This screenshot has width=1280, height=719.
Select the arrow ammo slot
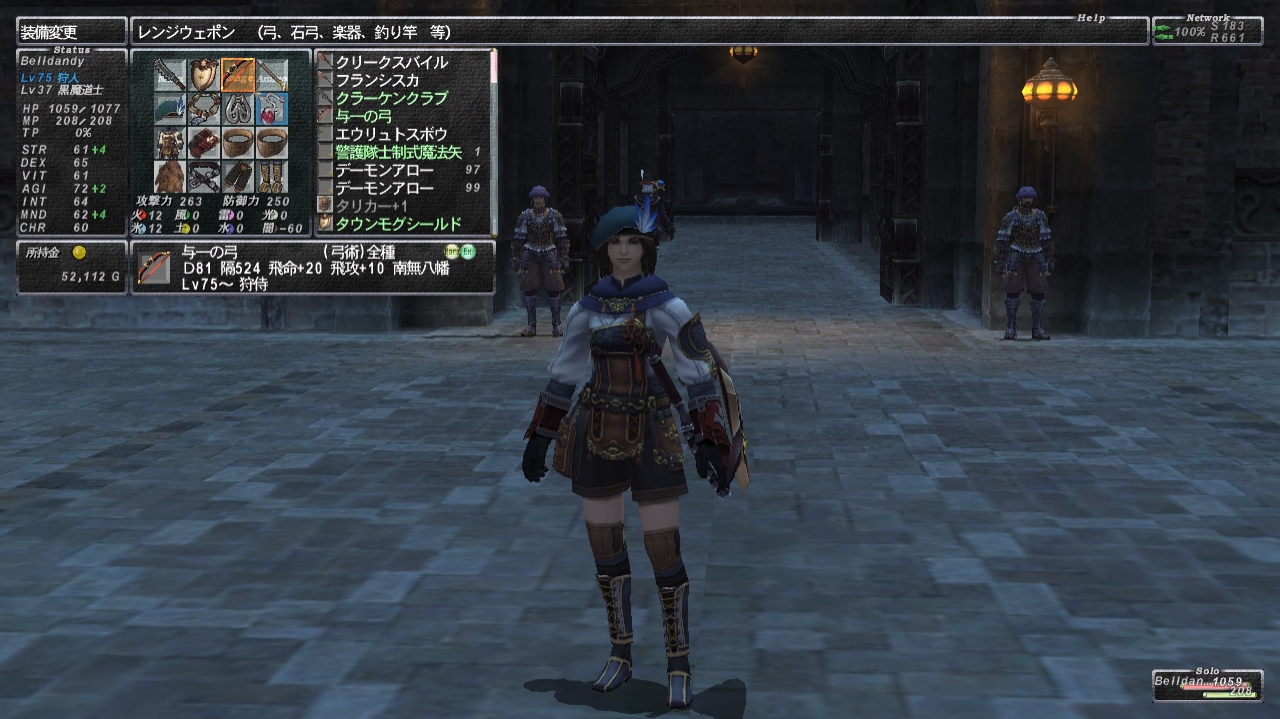(x=271, y=75)
